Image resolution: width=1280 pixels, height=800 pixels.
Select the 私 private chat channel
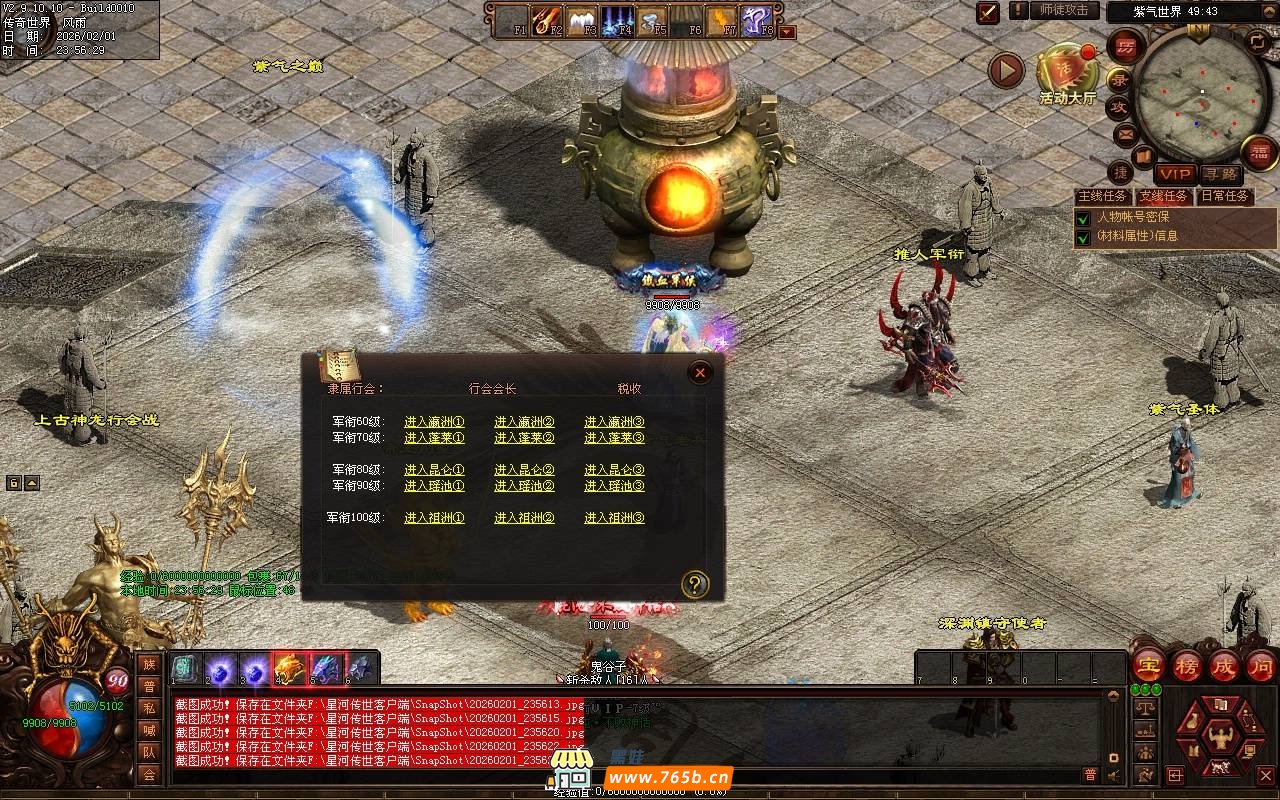(x=149, y=708)
